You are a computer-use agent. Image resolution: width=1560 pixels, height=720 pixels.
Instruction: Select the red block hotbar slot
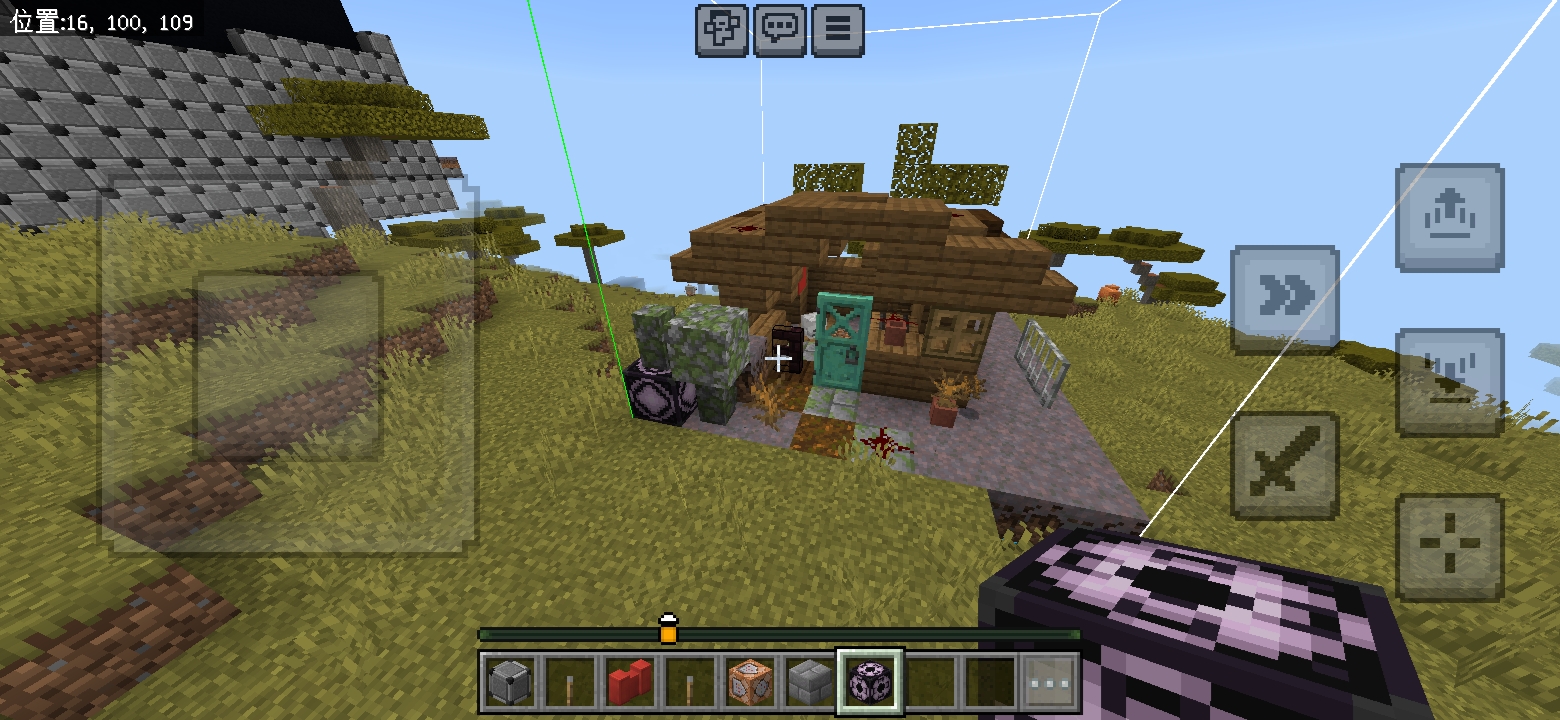(629, 682)
